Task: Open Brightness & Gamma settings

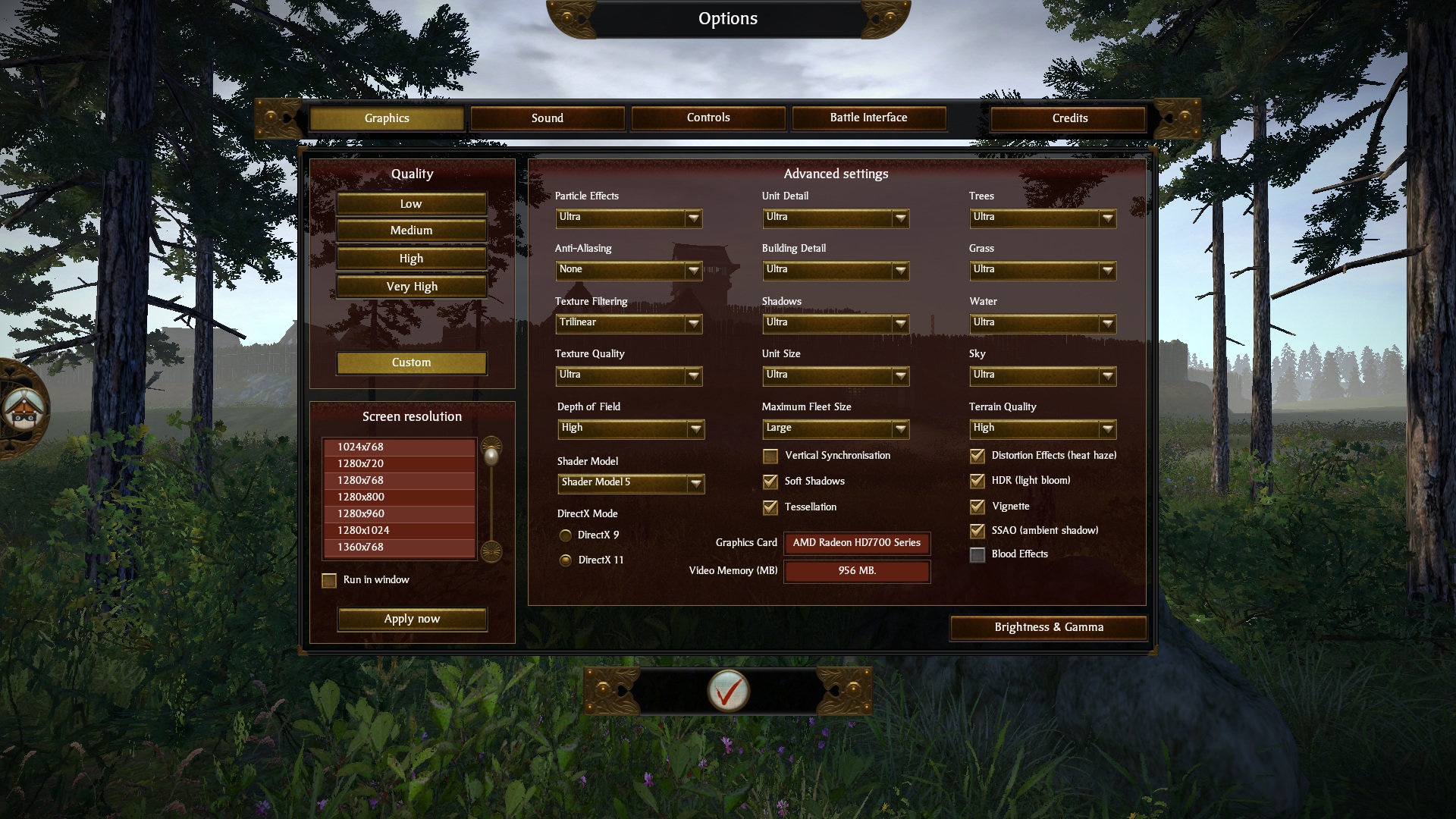Action: [1048, 627]
